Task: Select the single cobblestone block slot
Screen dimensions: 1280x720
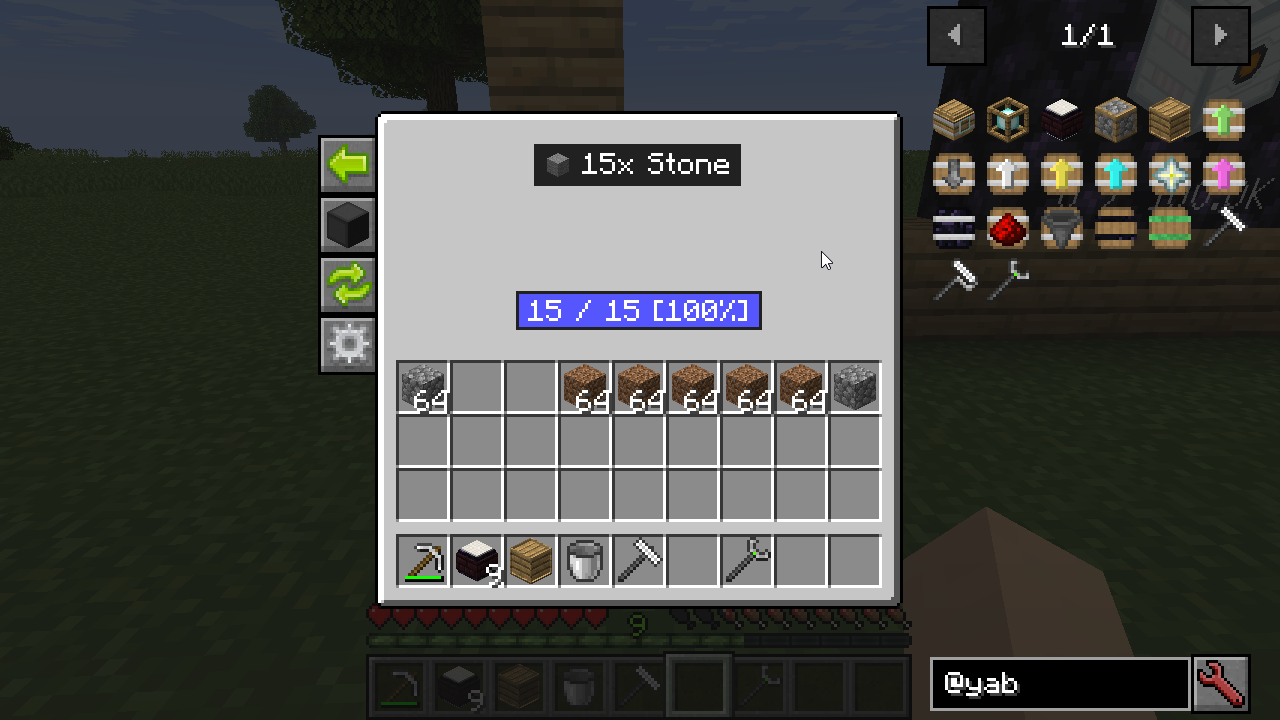Action: click(x=855, y=387)
